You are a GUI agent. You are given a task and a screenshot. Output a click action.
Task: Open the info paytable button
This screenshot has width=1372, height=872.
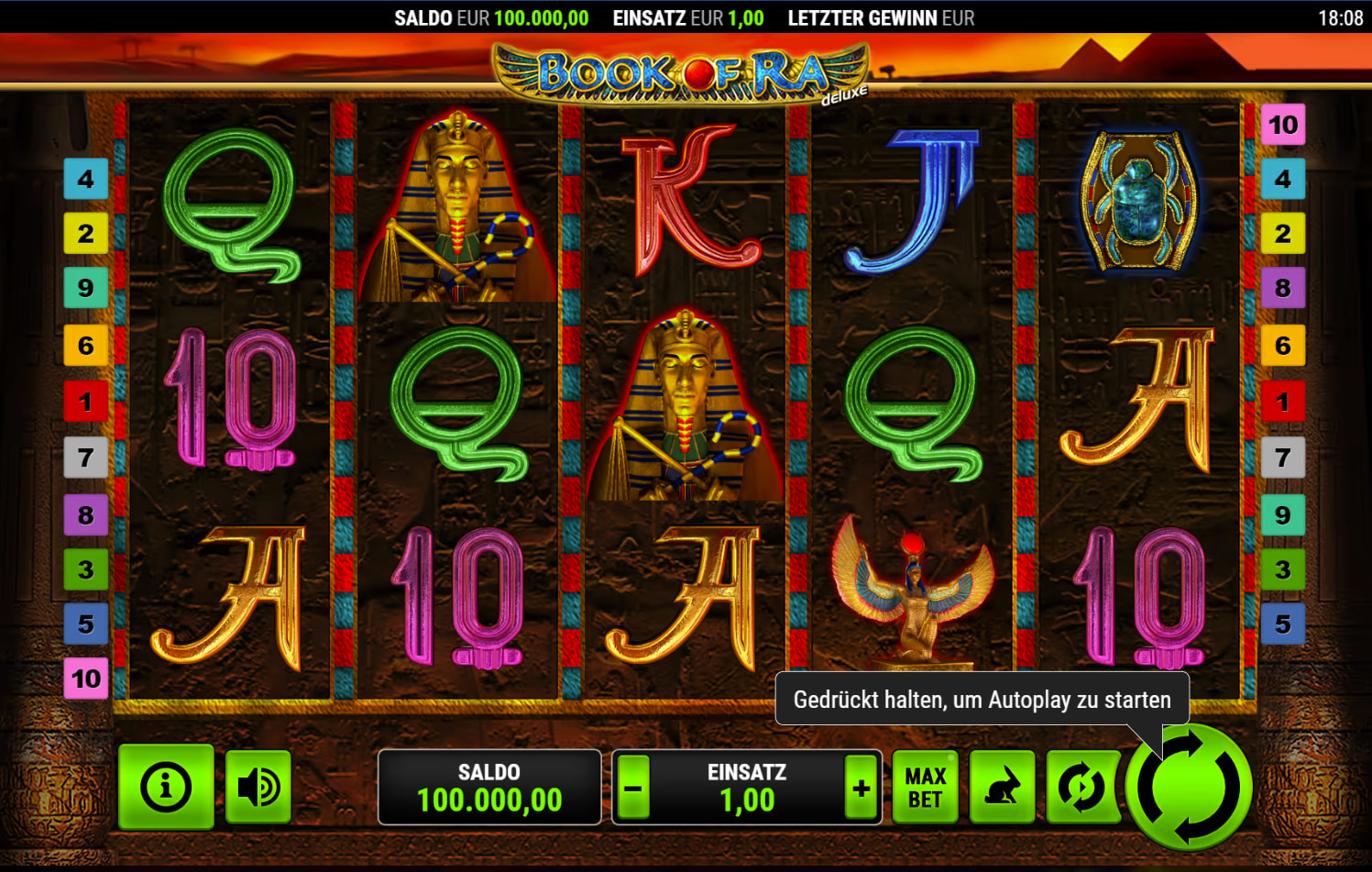pyautogui.click(x=166, y=787)
